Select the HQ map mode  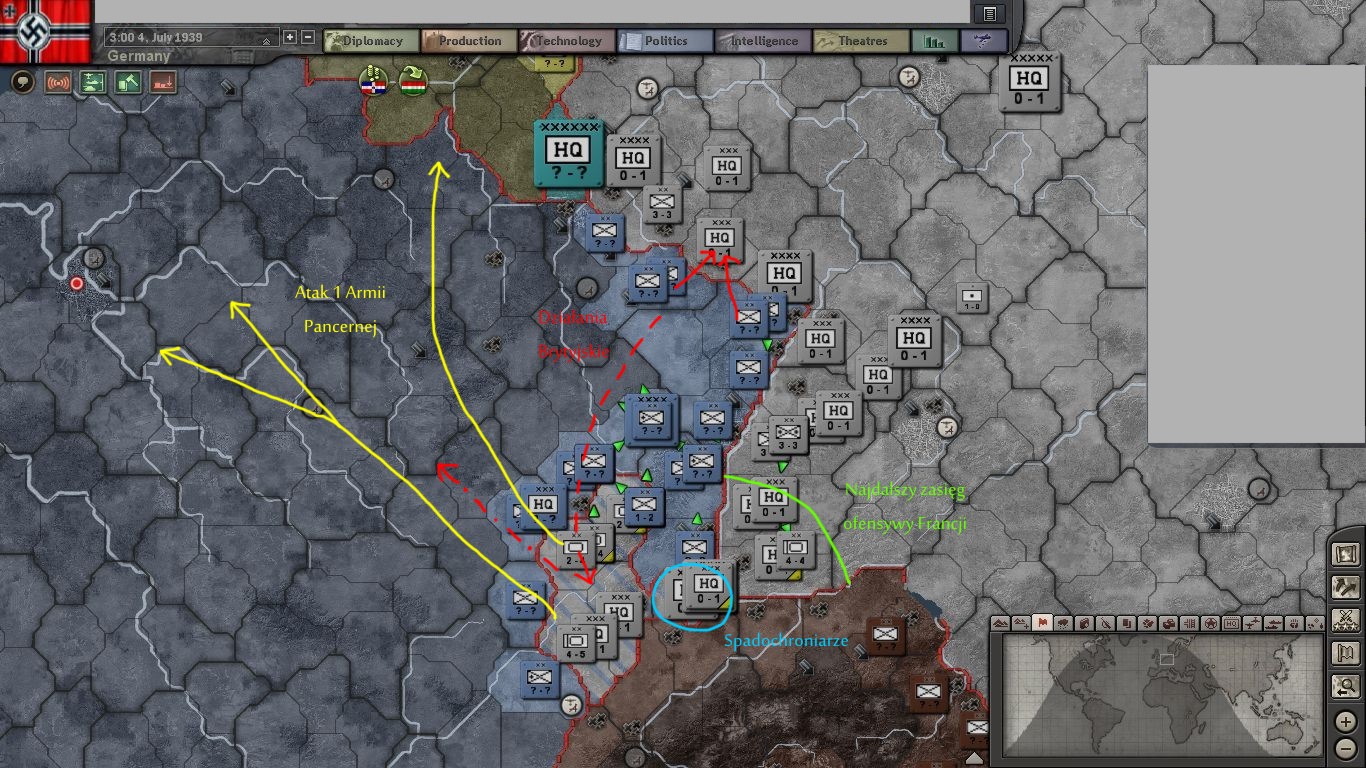coord(1233,623)
